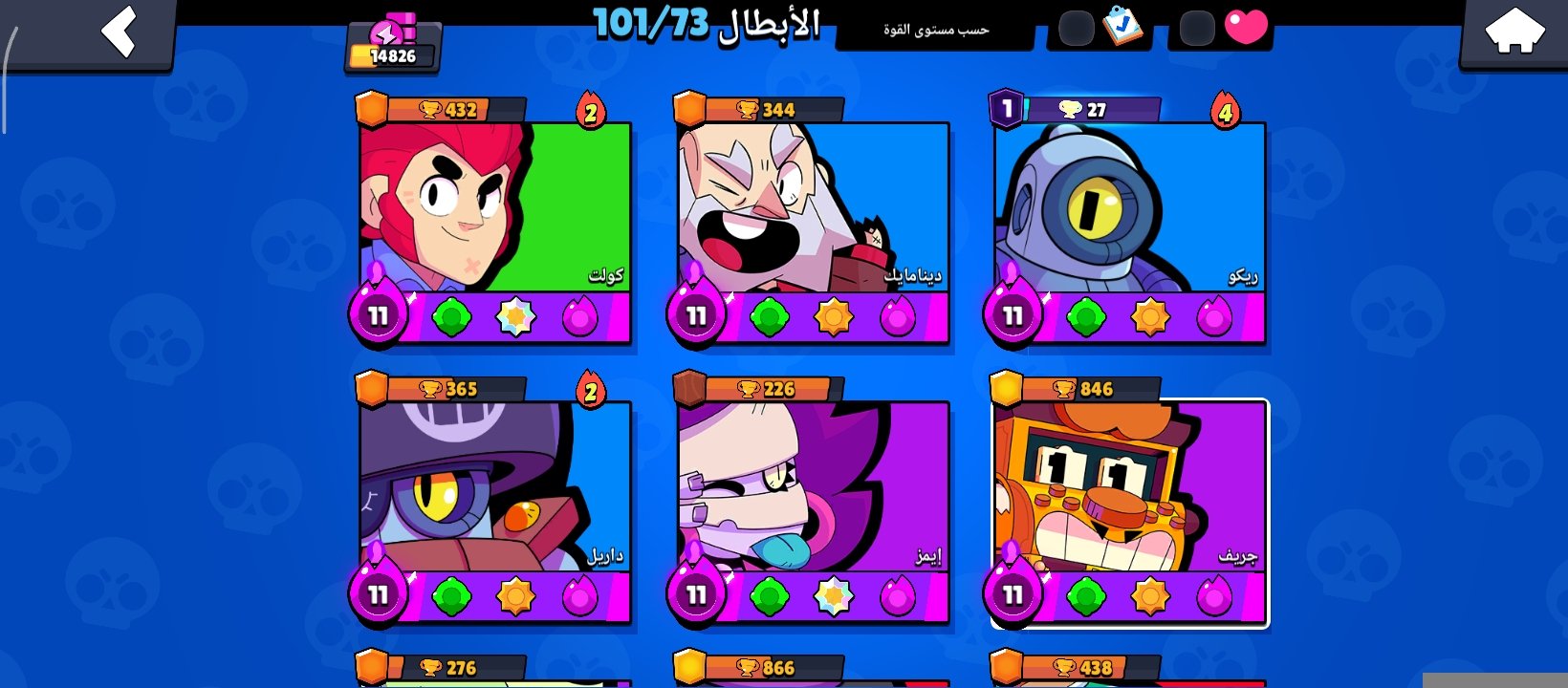Tap Darryl's power level 11 badge
The width and height of the screenshot is (1568, 688).
click(x=377, y=591)
